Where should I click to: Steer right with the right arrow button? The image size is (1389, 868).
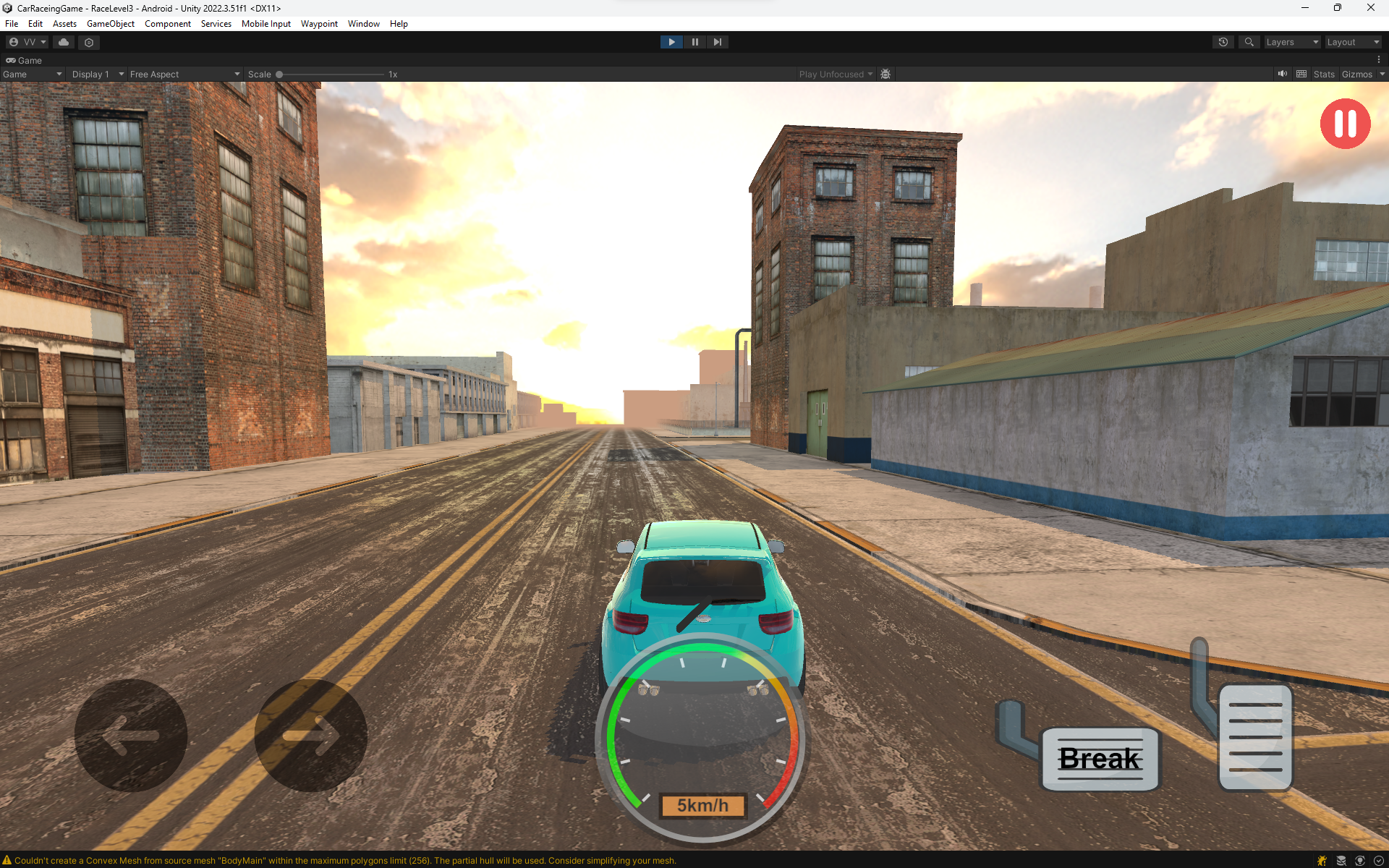click(x=311, y=735)
